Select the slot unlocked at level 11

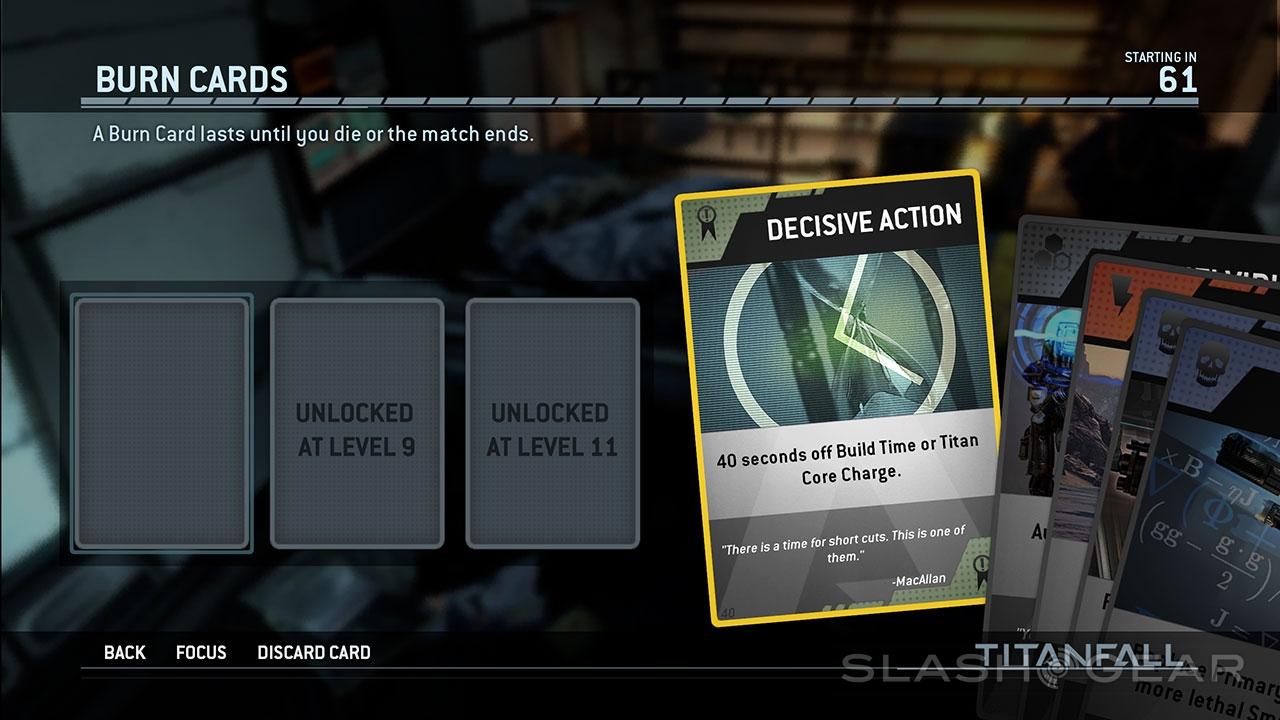(552, 423)
